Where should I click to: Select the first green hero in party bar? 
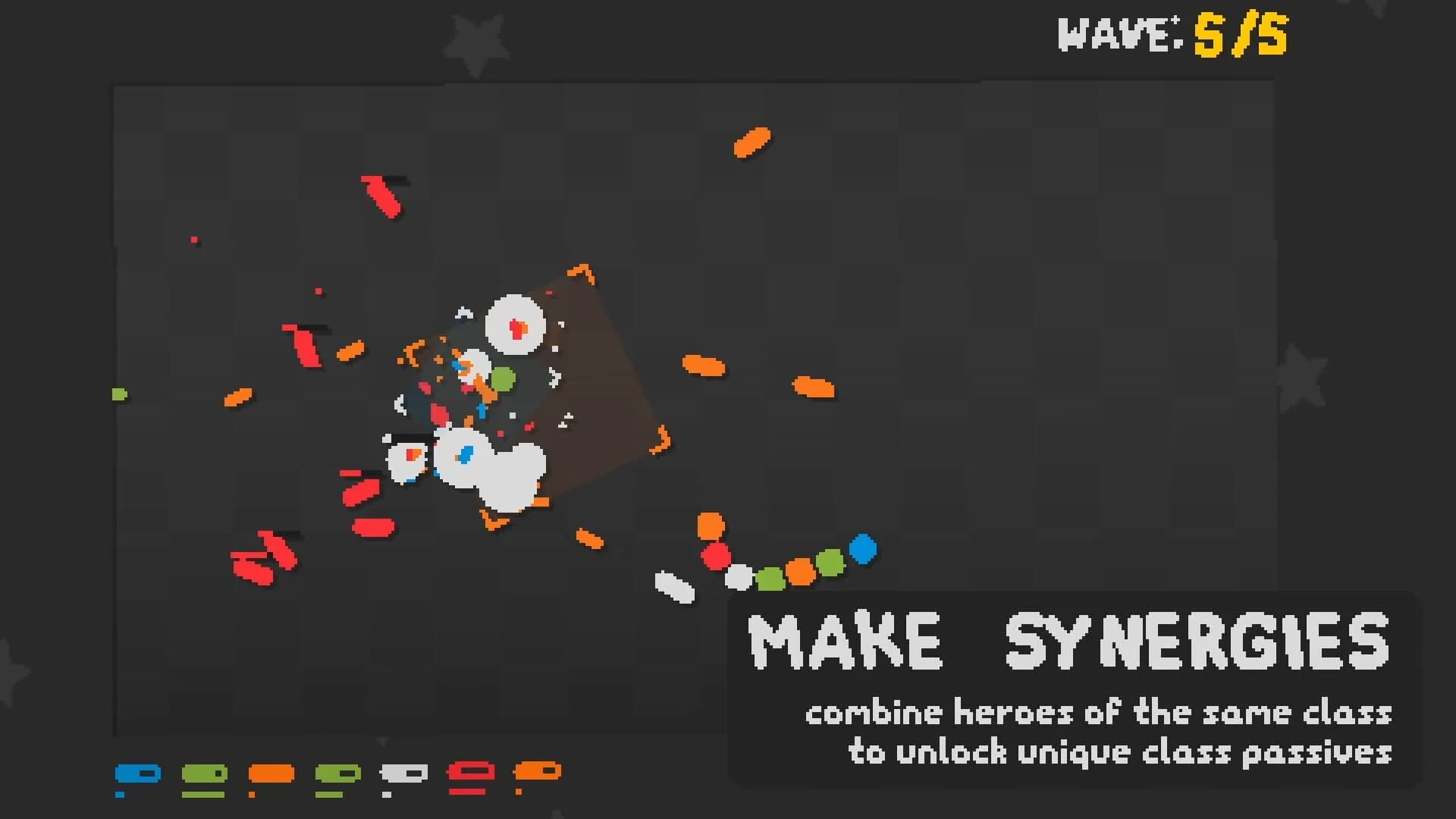205,773
